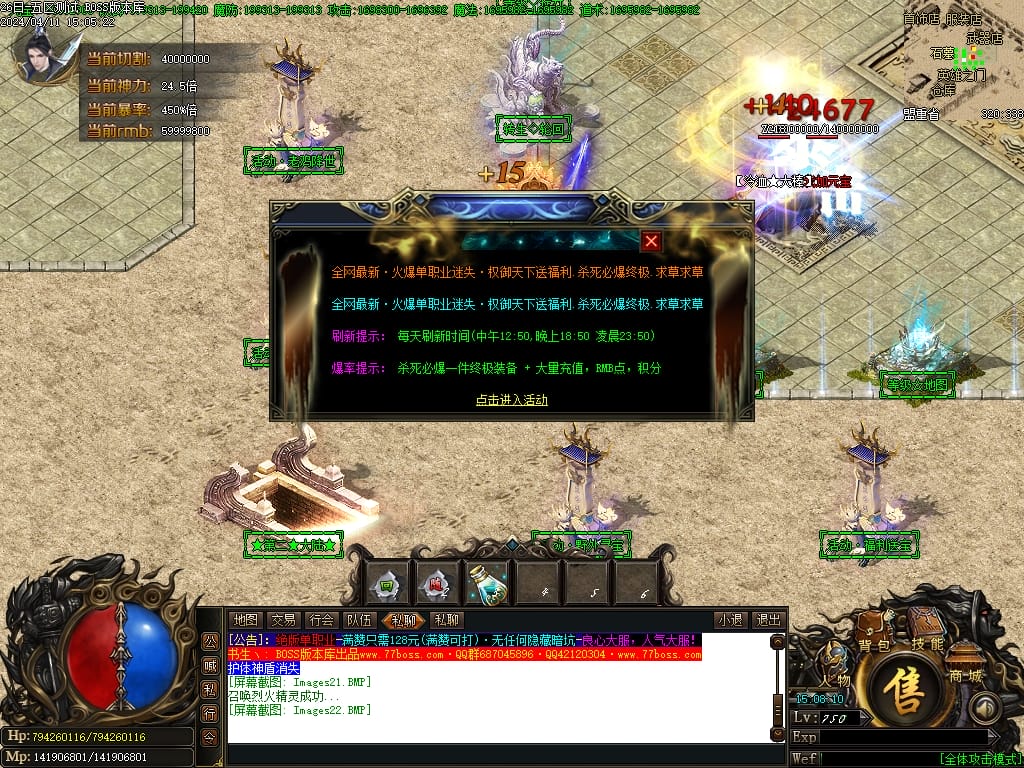Viewport: 1024px width, 768px height.
Task: Open the 交易 trade window
Action: [283, 620]
